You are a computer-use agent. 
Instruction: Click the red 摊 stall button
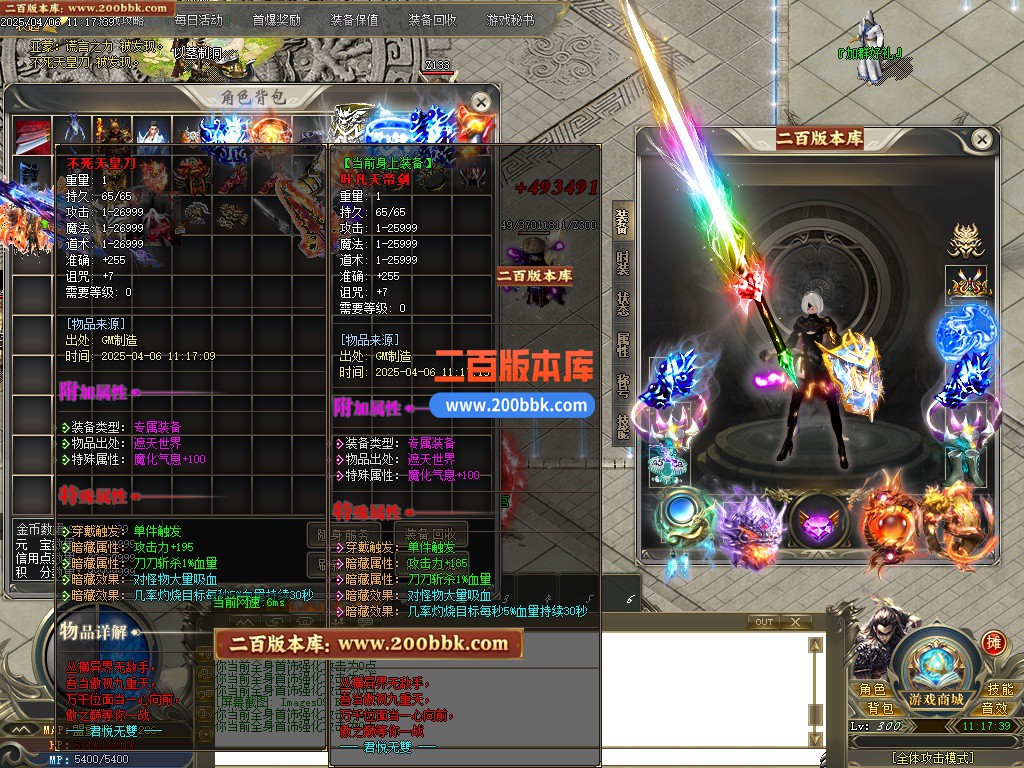click(993, 642)
